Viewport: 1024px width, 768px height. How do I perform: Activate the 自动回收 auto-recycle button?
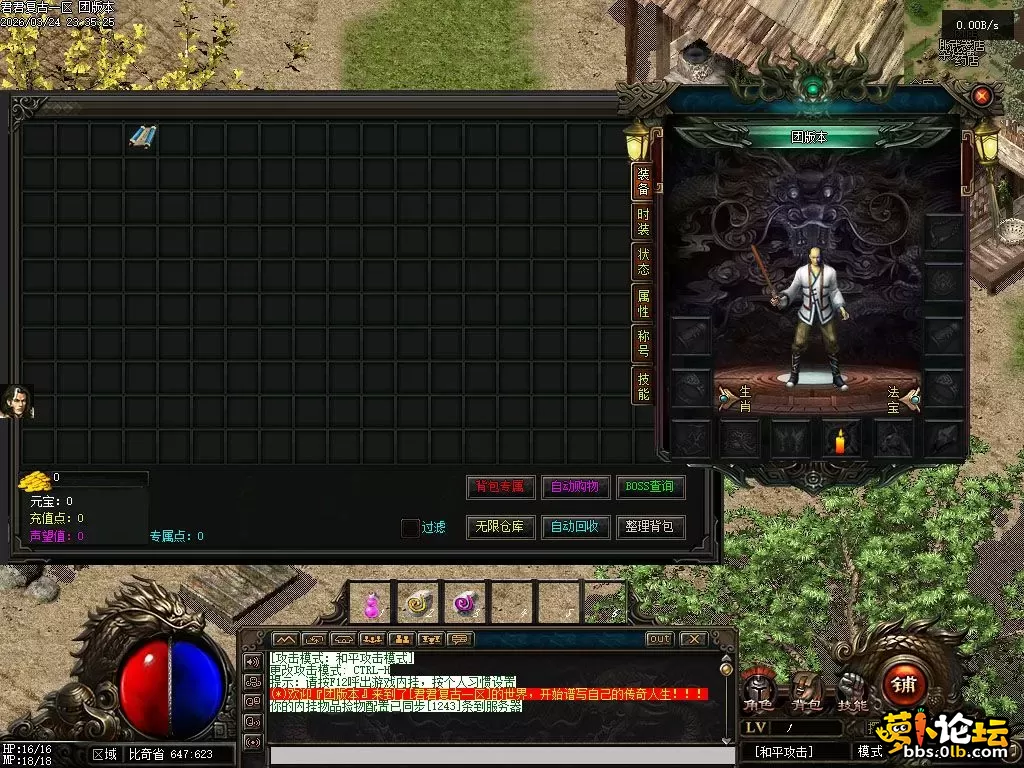click(575, 527)
